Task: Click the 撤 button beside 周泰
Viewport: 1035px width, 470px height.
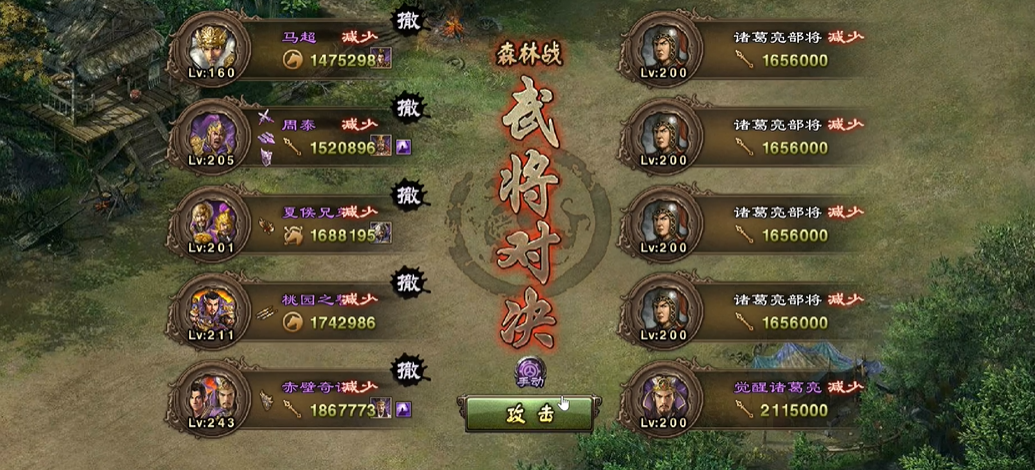Action: (x=407, y=106)
